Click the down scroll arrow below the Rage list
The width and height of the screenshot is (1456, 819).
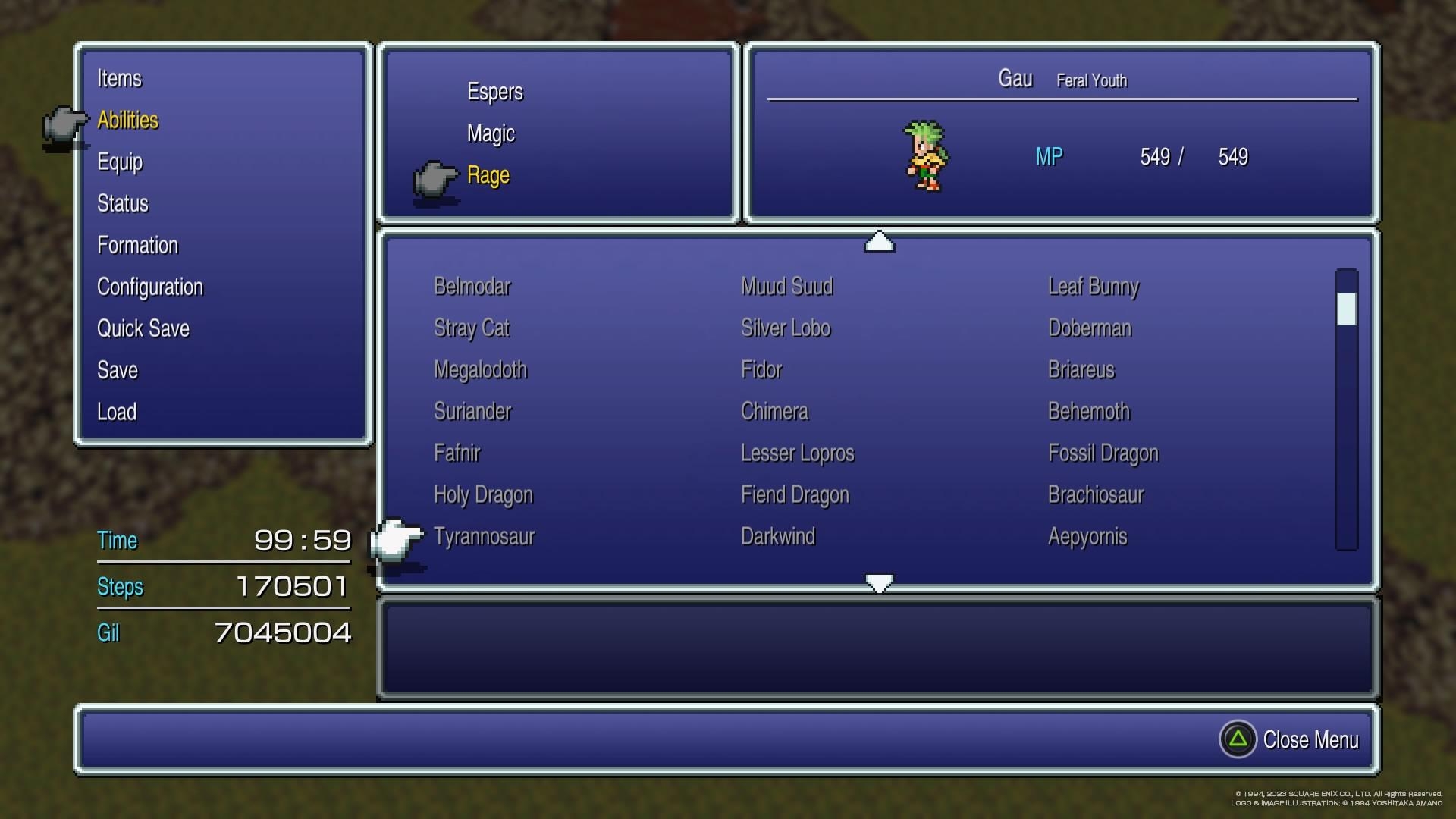pos(877,582)
